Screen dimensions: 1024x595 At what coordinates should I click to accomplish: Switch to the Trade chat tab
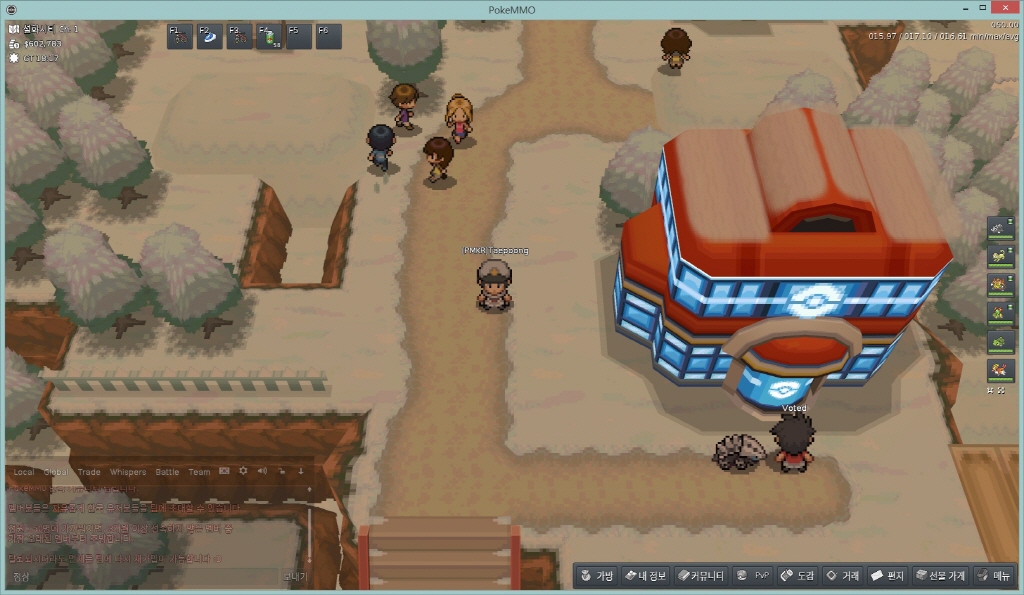point(89,472)
